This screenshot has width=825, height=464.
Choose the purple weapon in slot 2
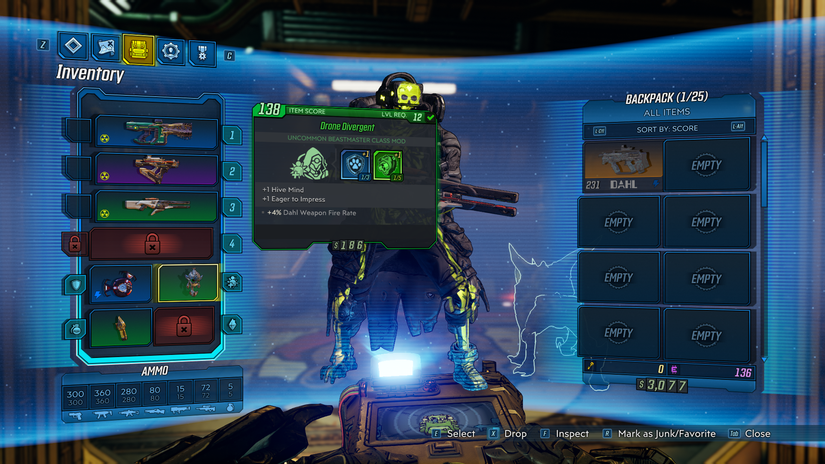(x=155, y=170)
